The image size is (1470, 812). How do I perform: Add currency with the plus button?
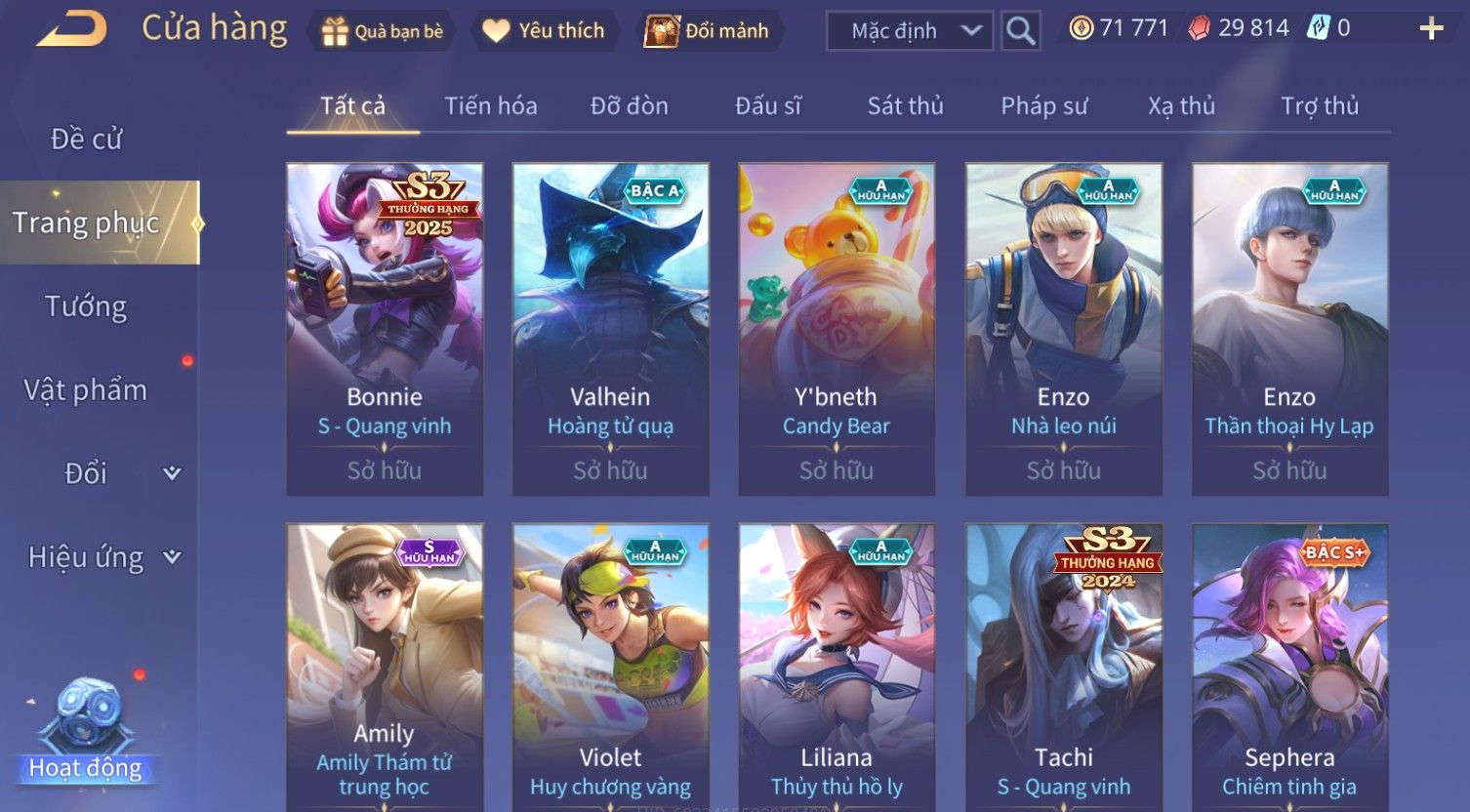point(1430,29)
